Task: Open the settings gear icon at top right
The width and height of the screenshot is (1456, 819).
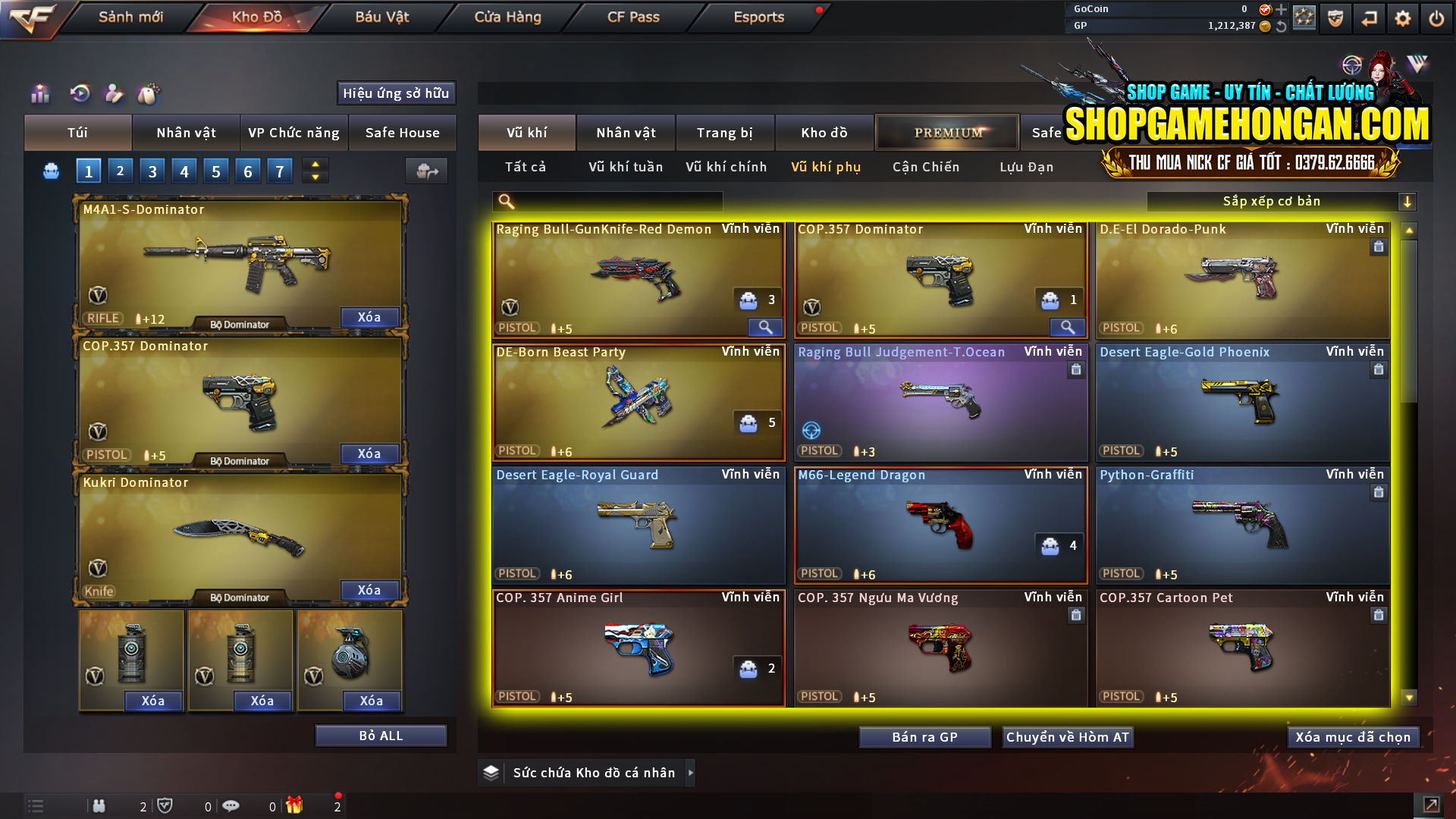Action: 1403,18
